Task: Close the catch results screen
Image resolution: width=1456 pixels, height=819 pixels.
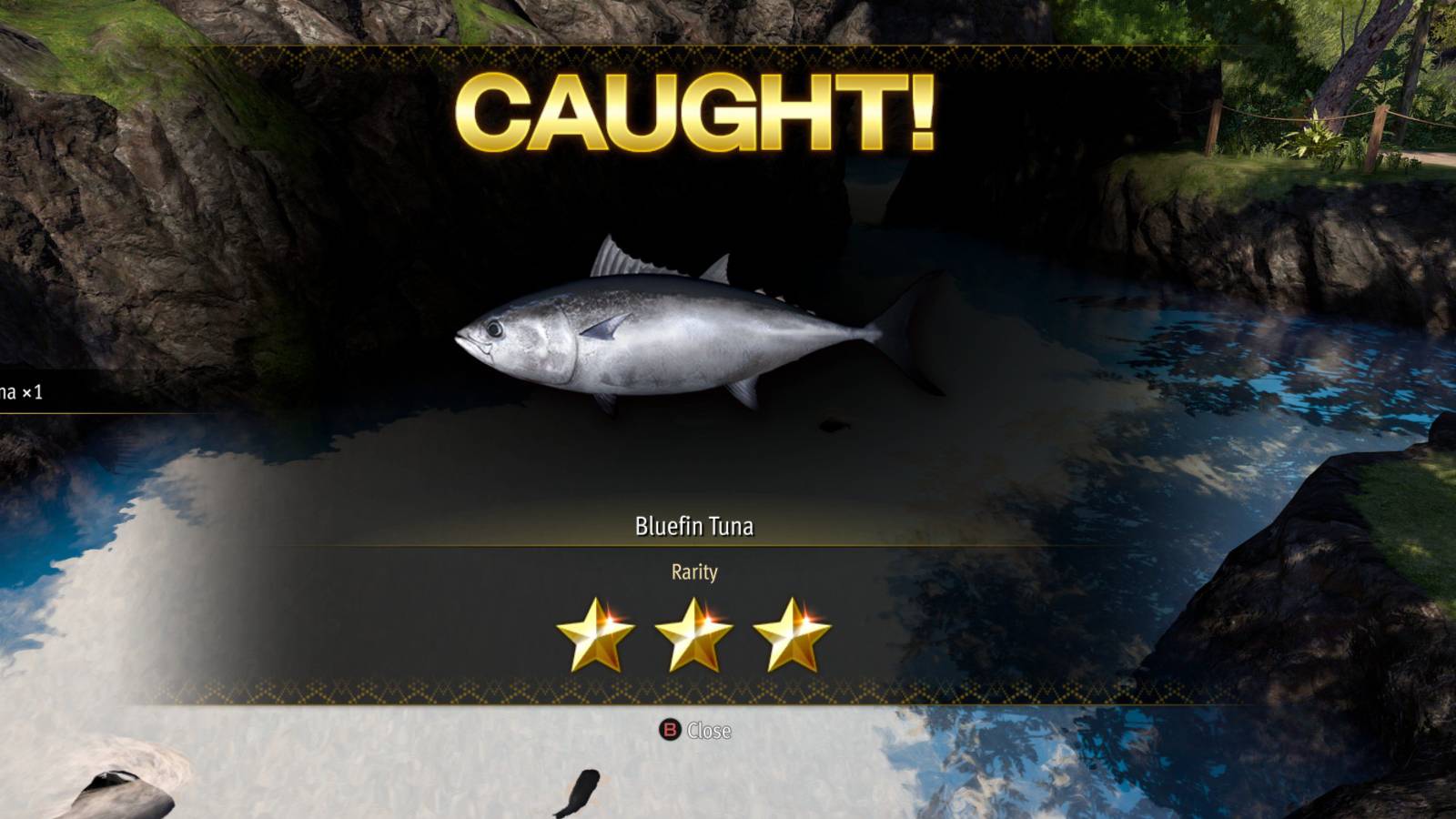Action: coord(671,729)
